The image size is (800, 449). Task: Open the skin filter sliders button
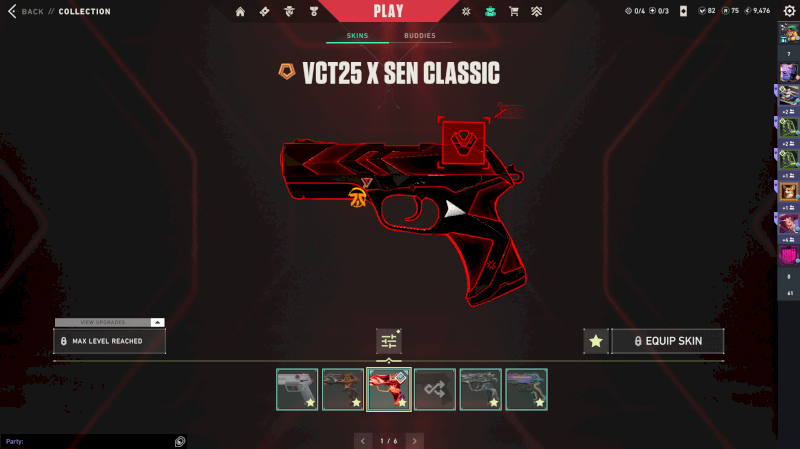coord(388,341)
